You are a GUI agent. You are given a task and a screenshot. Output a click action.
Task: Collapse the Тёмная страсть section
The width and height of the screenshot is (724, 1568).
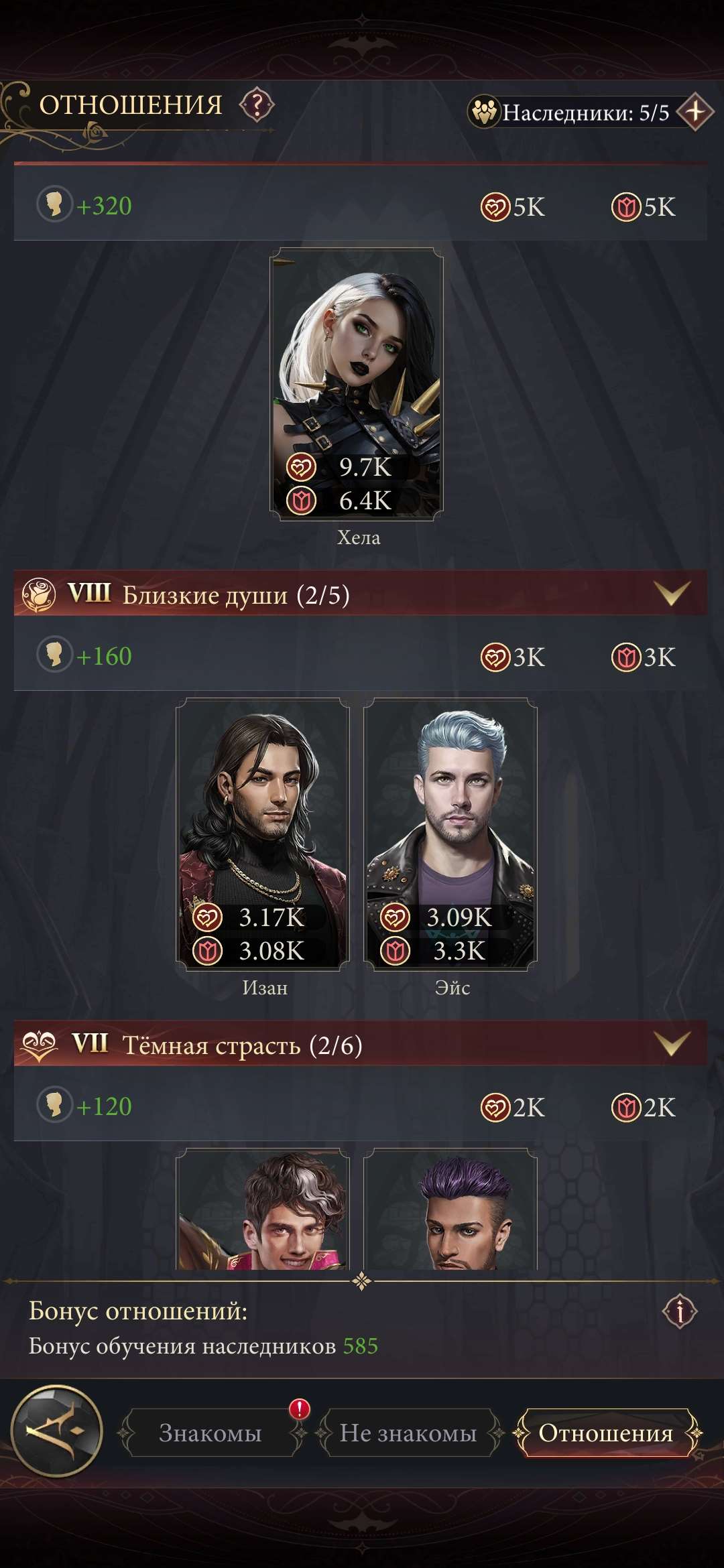[672, 1043]
